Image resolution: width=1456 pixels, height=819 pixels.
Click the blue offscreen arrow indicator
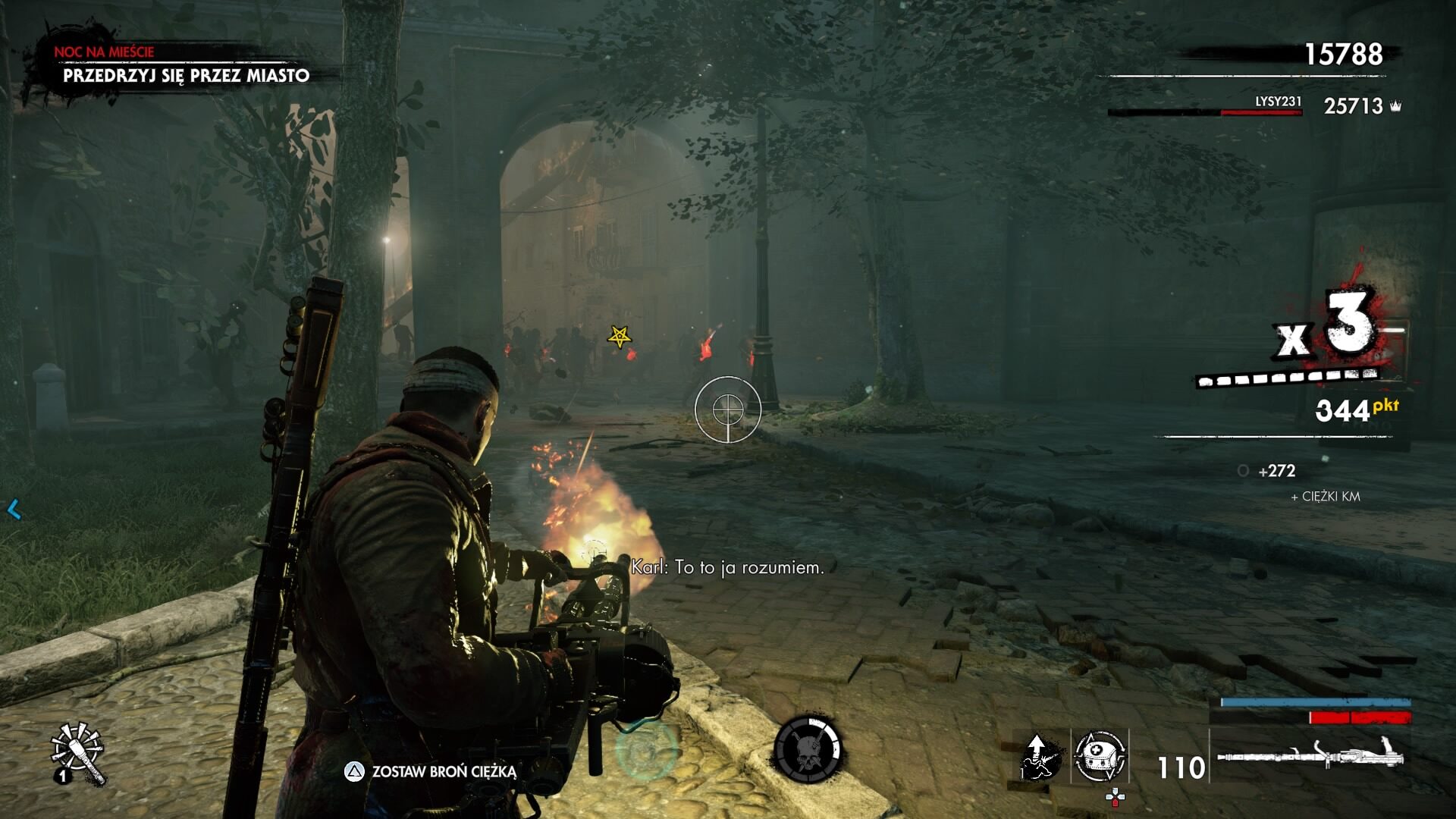point(14,510)
